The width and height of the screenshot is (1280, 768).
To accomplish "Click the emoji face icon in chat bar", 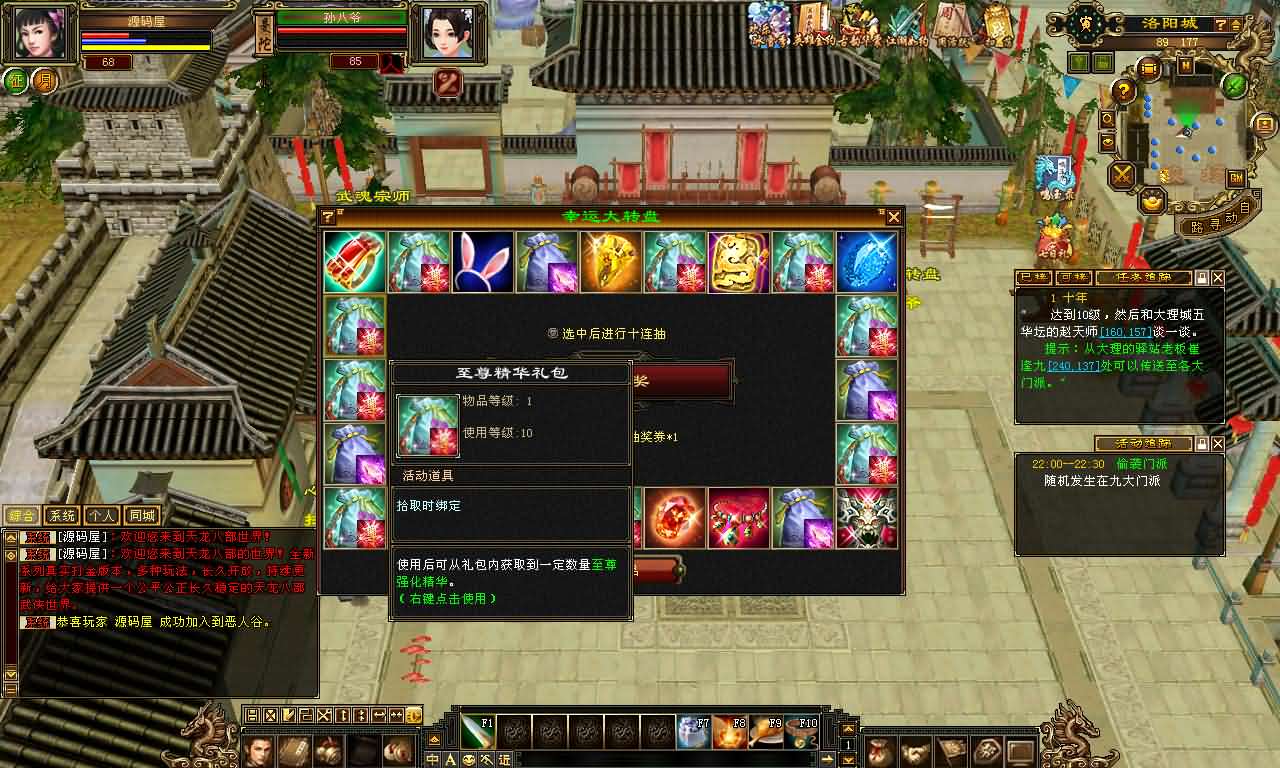I will coord(468,758).
